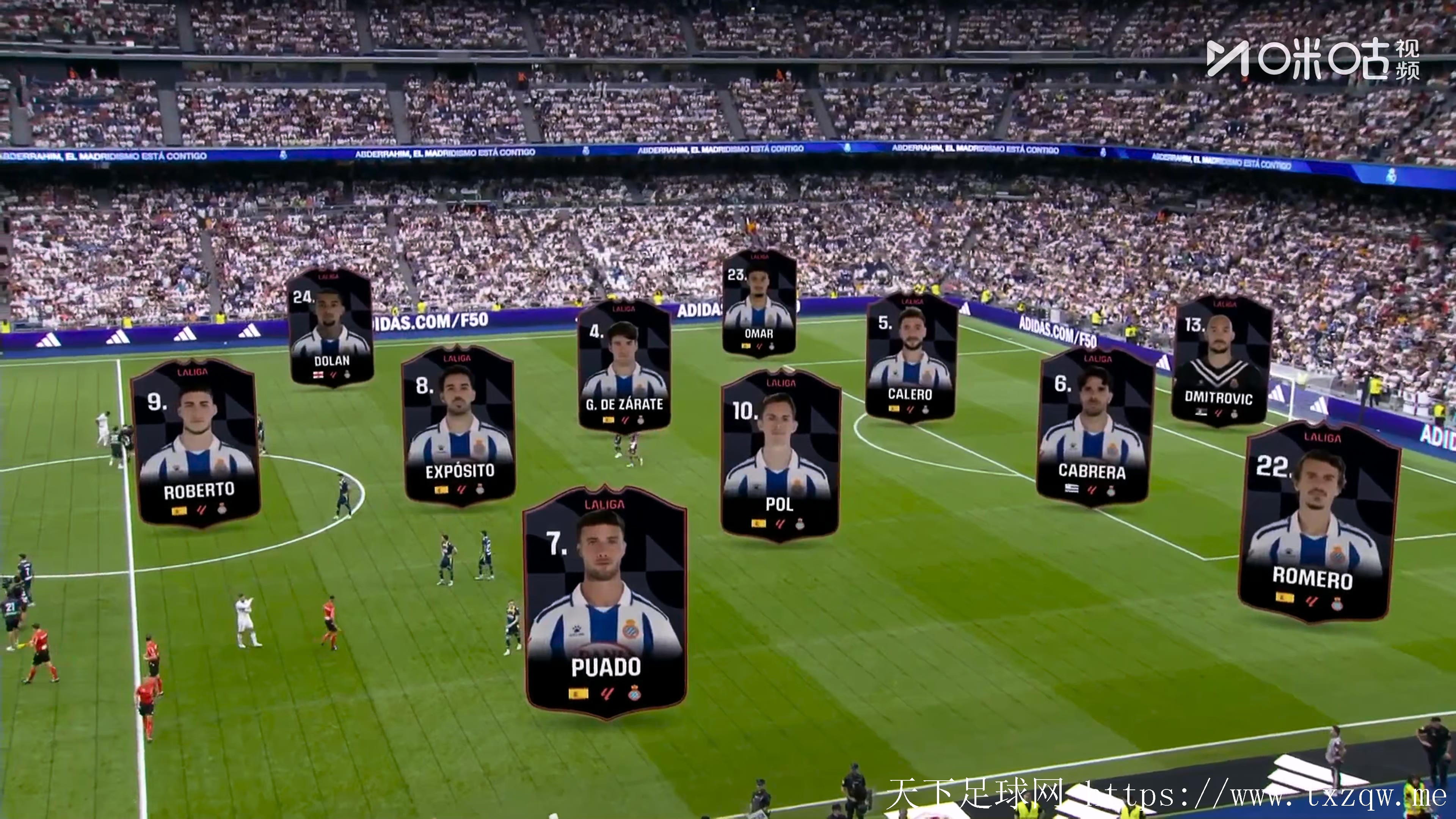The image size is (1456, 819).
Task: Select Cabrera's number 6 card
Action: pos(1094,426)
